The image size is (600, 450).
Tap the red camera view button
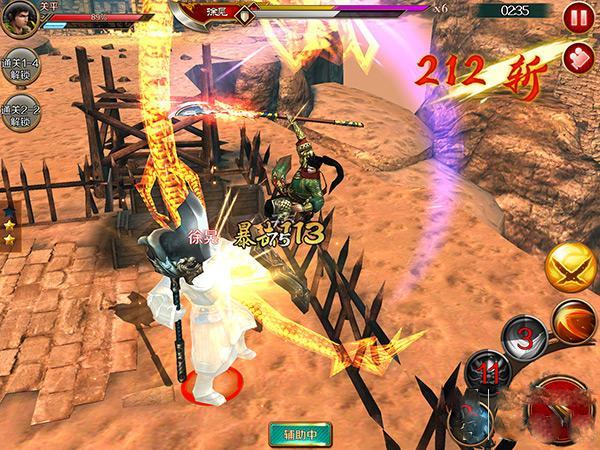[577, 56]
